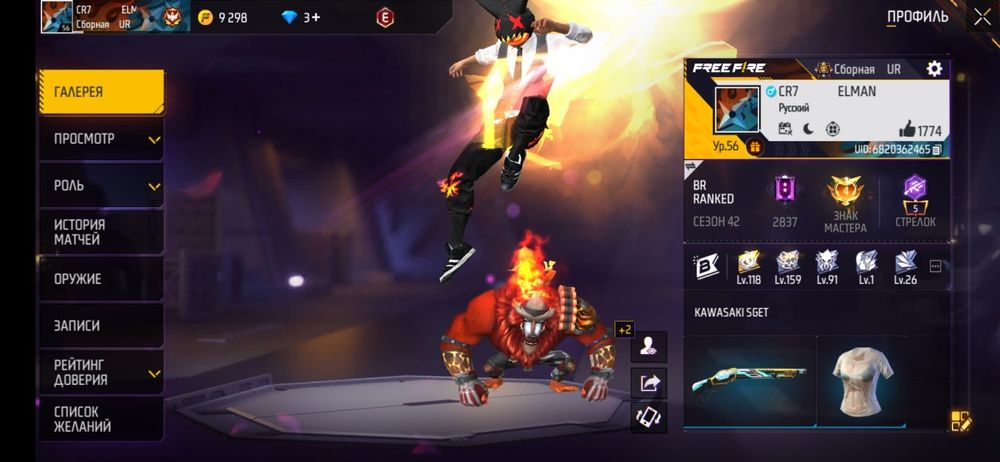Open the Галерея tab

coord(100,92)
